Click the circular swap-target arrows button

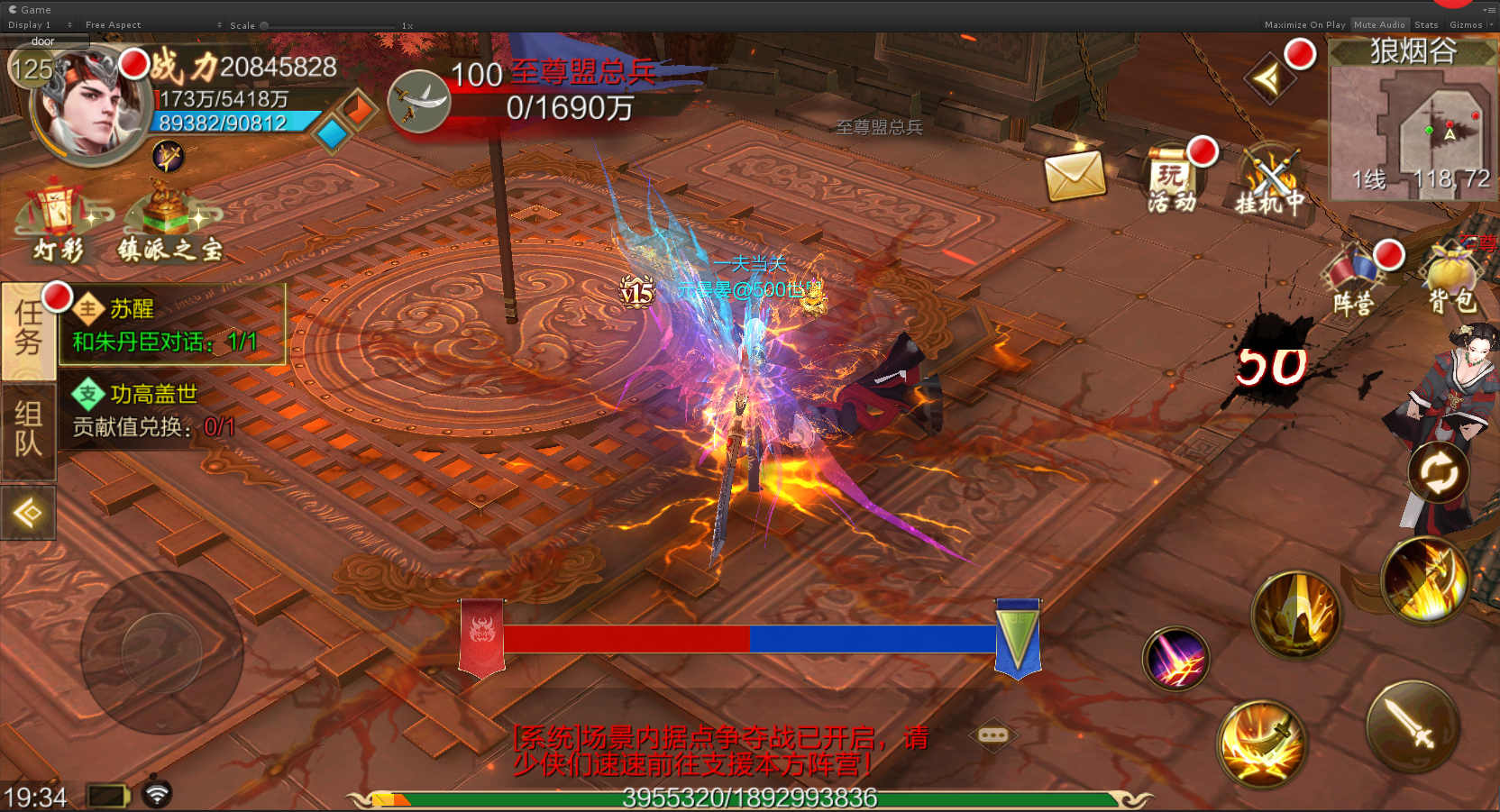pos(1438,472)
